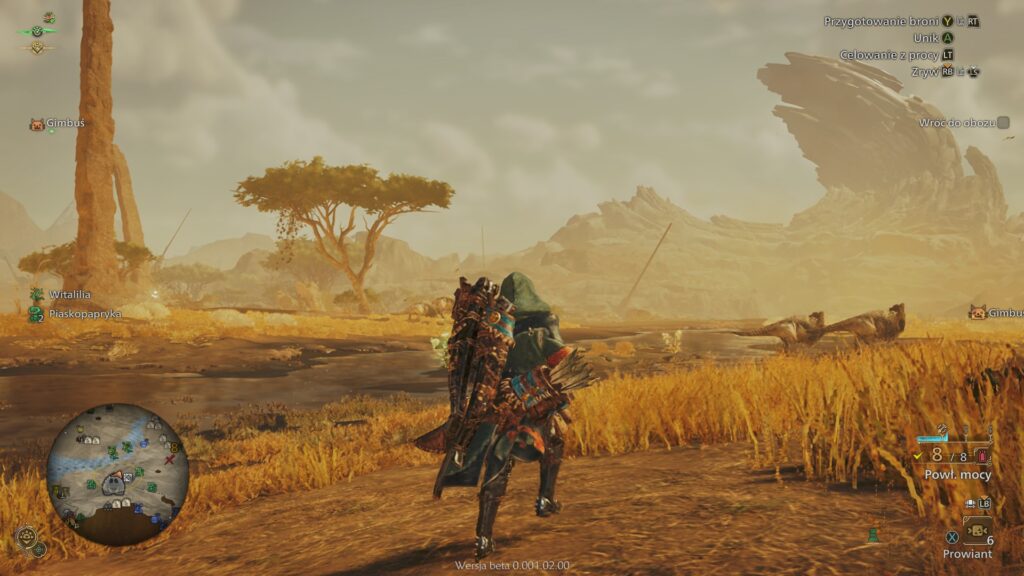
Task: Open the circular minimap
Action: pyautogui.click(x=117, y=475)
